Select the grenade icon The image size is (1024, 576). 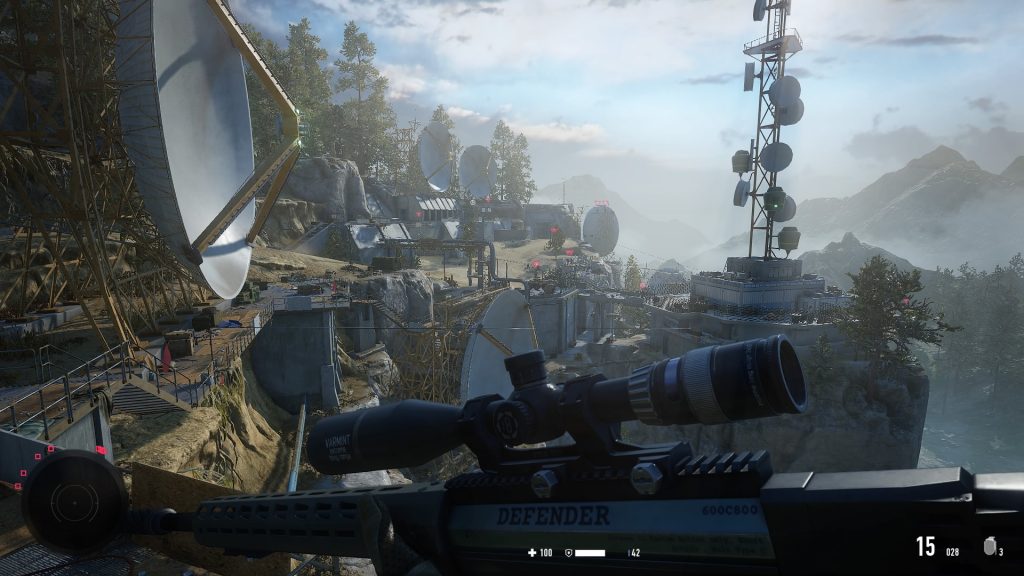(x=990, y=547)
